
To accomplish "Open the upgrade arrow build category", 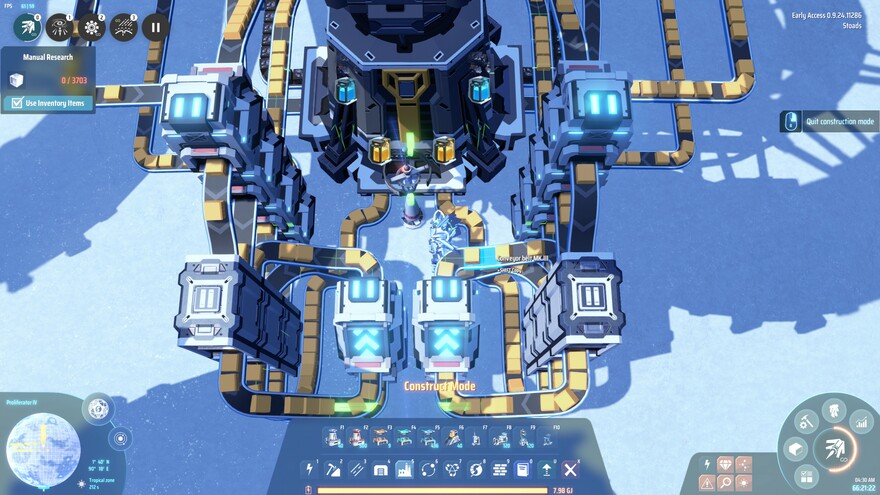I will point(547,469).
